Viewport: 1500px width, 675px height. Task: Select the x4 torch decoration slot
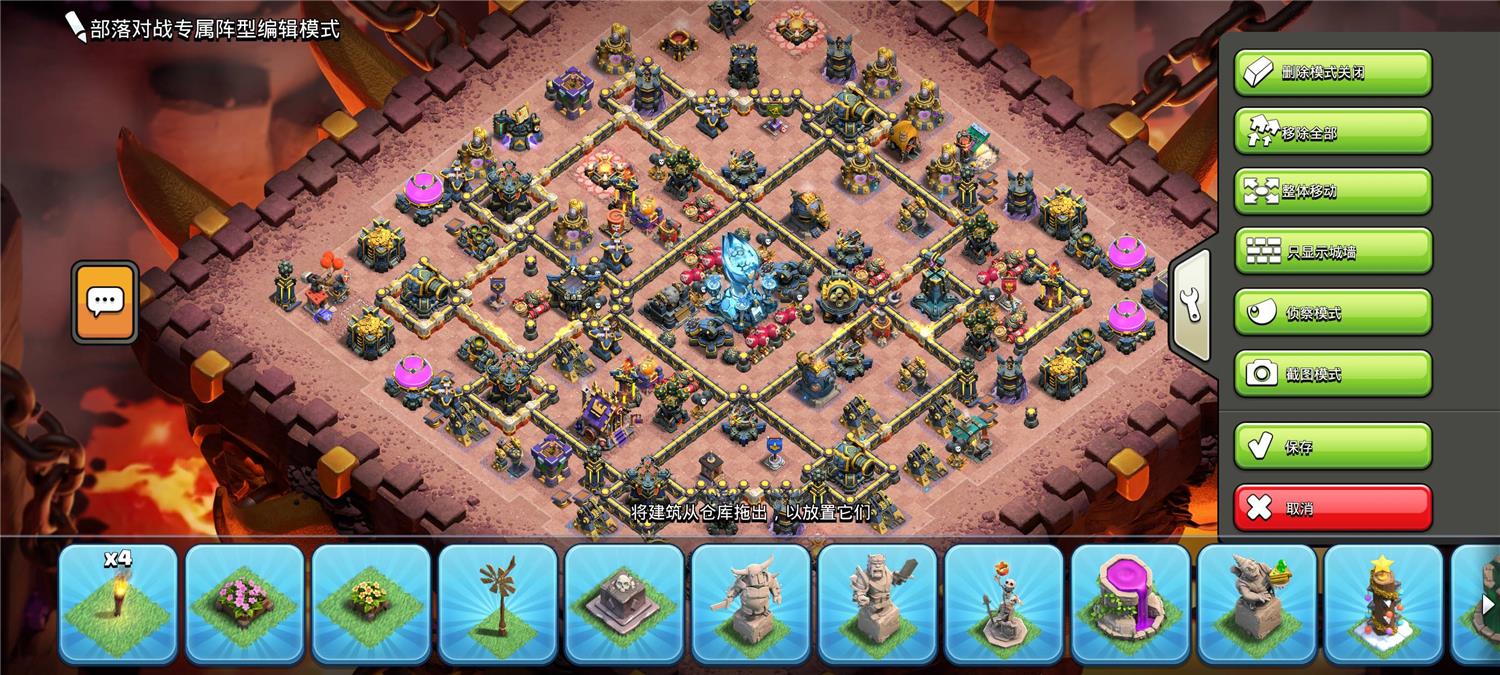click(118, 603)
